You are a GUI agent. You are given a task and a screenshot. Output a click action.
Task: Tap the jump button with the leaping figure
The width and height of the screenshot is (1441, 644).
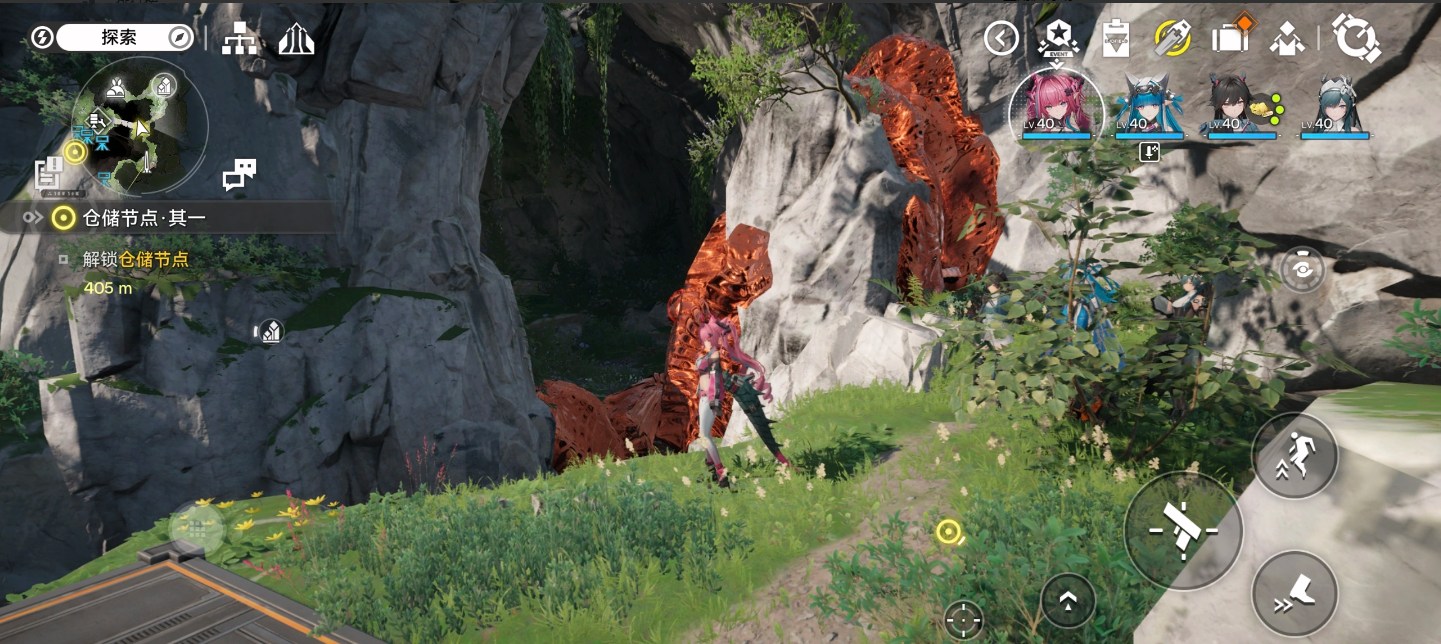pyautogui.click(x=1294, y=455)
